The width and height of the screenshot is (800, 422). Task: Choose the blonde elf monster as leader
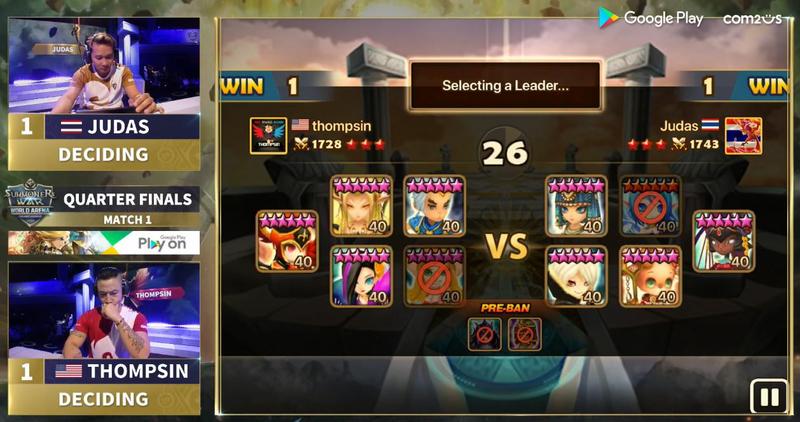(x=361, y=206)
